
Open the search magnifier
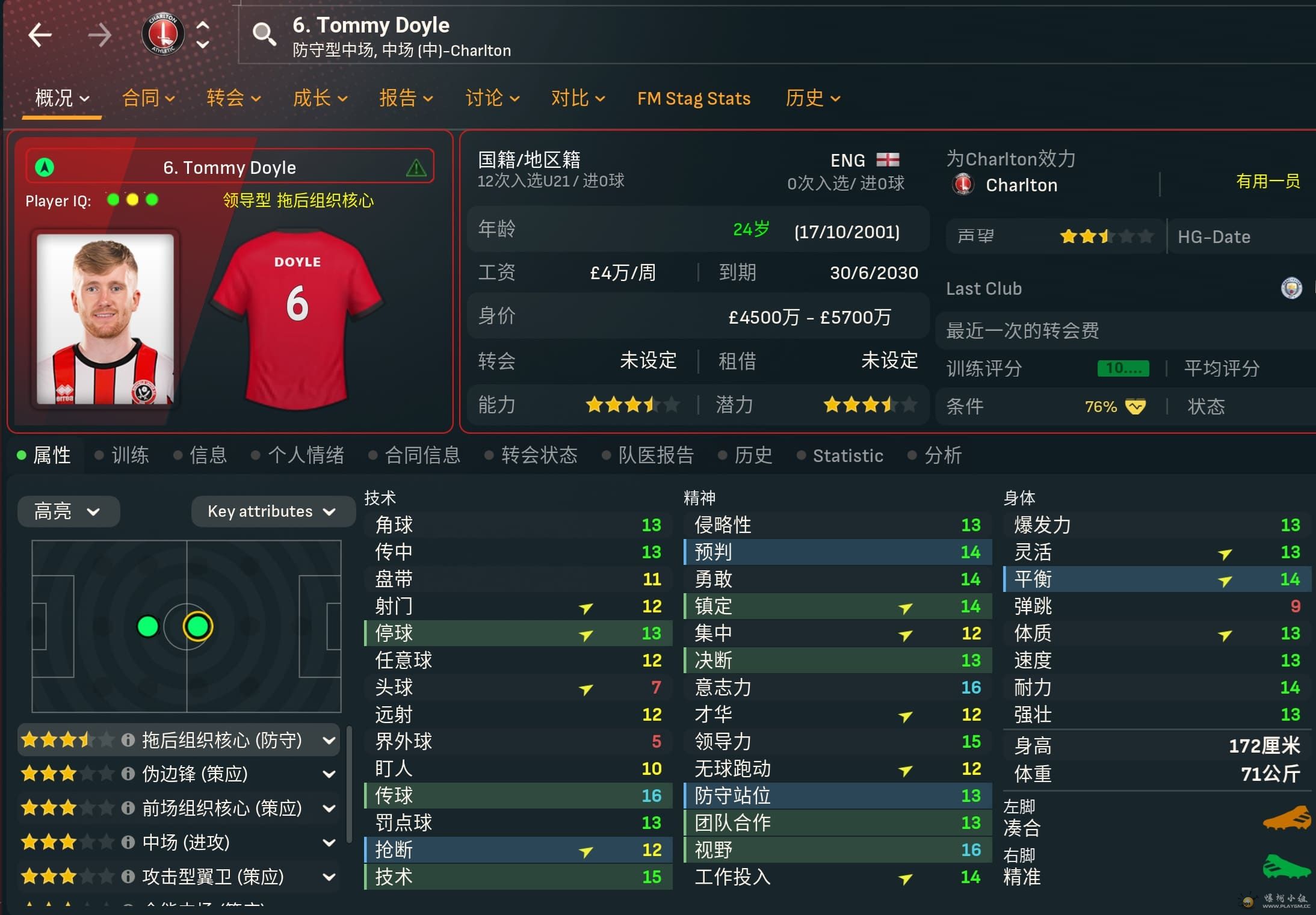[264, 34]
